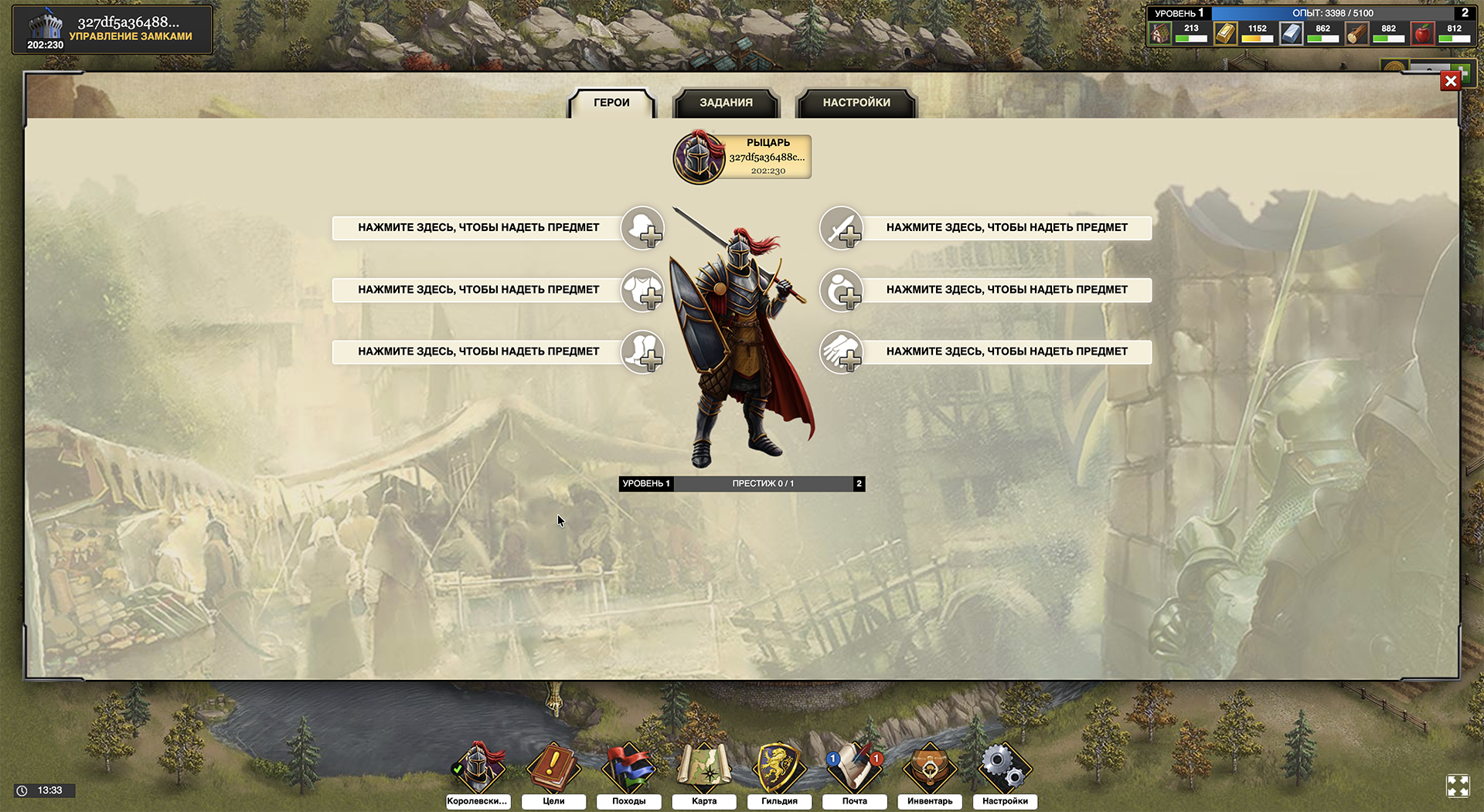
Task: Click the weapon equipment slot icon
Action: pyautogui.click(x=841, y=228)
